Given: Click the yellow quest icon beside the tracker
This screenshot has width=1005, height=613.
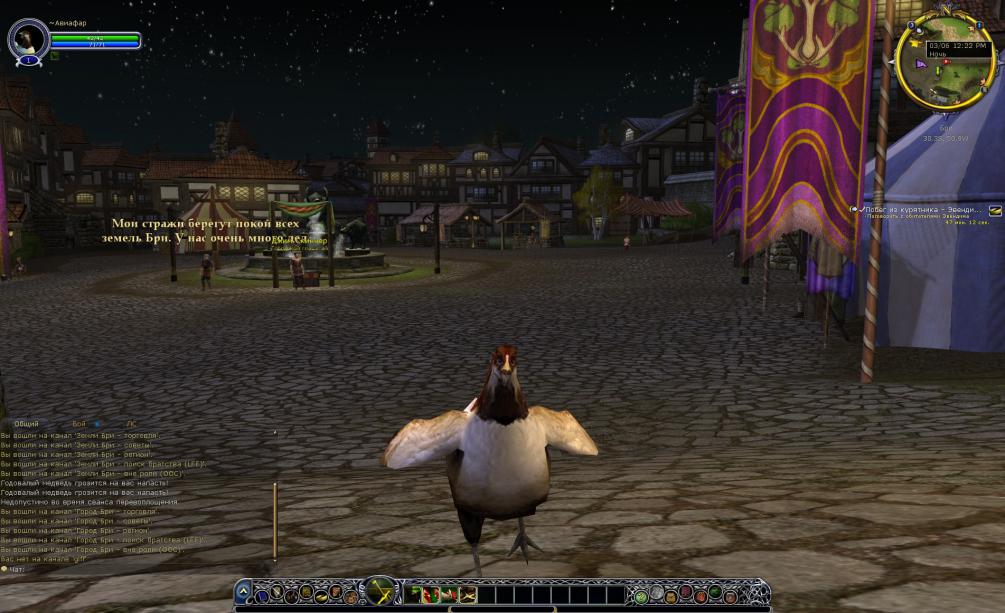Looking at the screenshot, I should (995, 211).
